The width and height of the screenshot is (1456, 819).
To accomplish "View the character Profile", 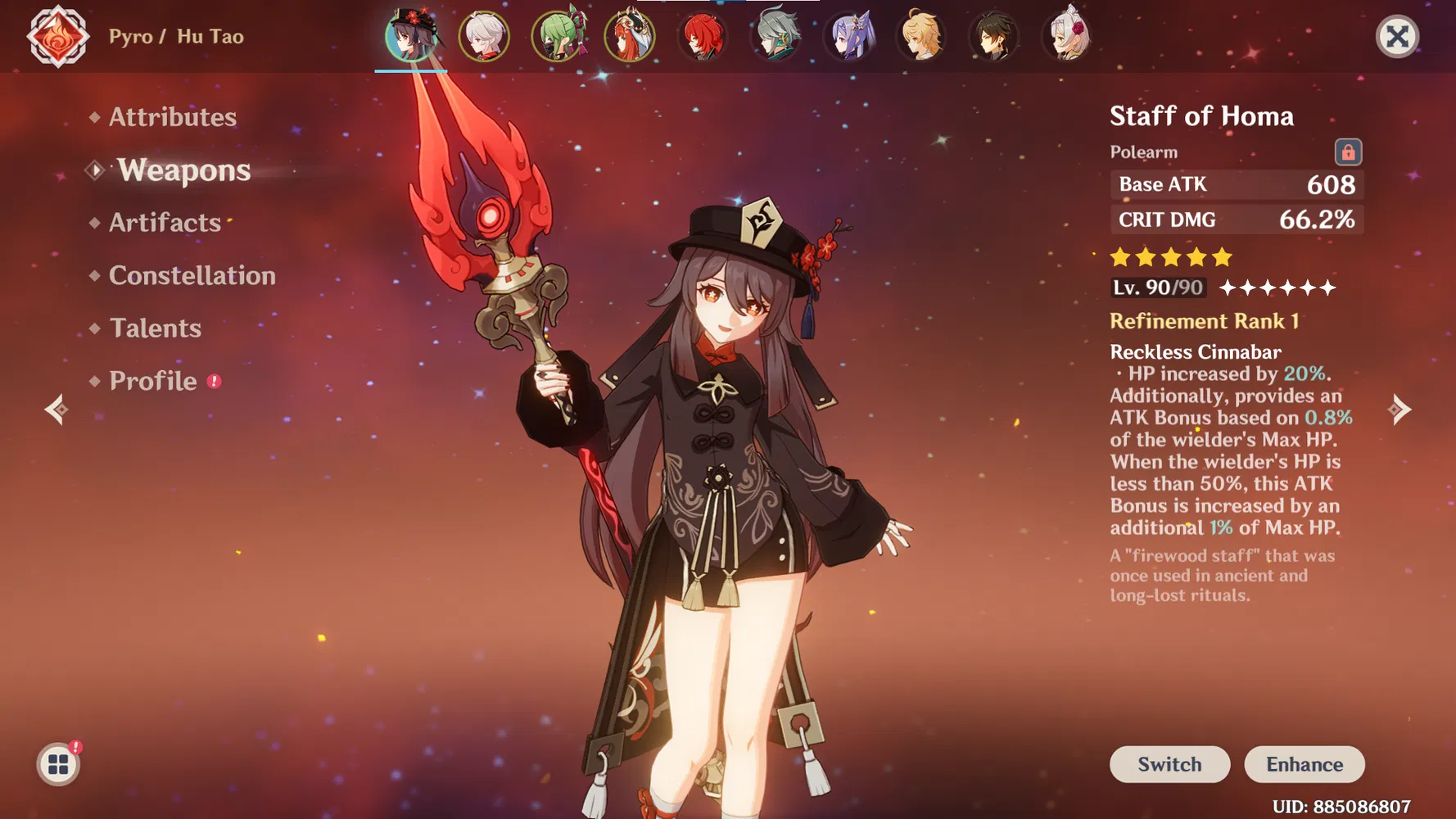I will (x=153, y=381).
